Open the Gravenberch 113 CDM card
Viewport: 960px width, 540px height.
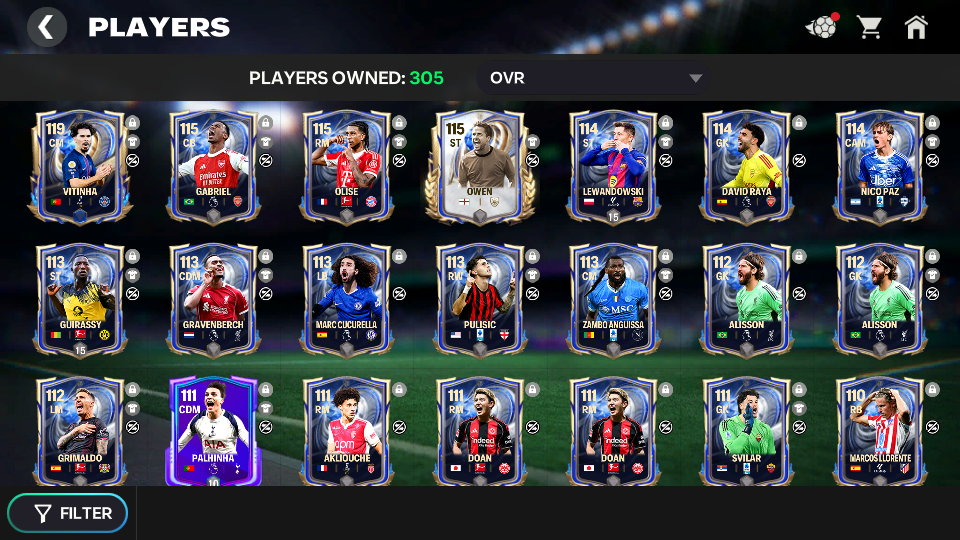[x=213, y=298]
